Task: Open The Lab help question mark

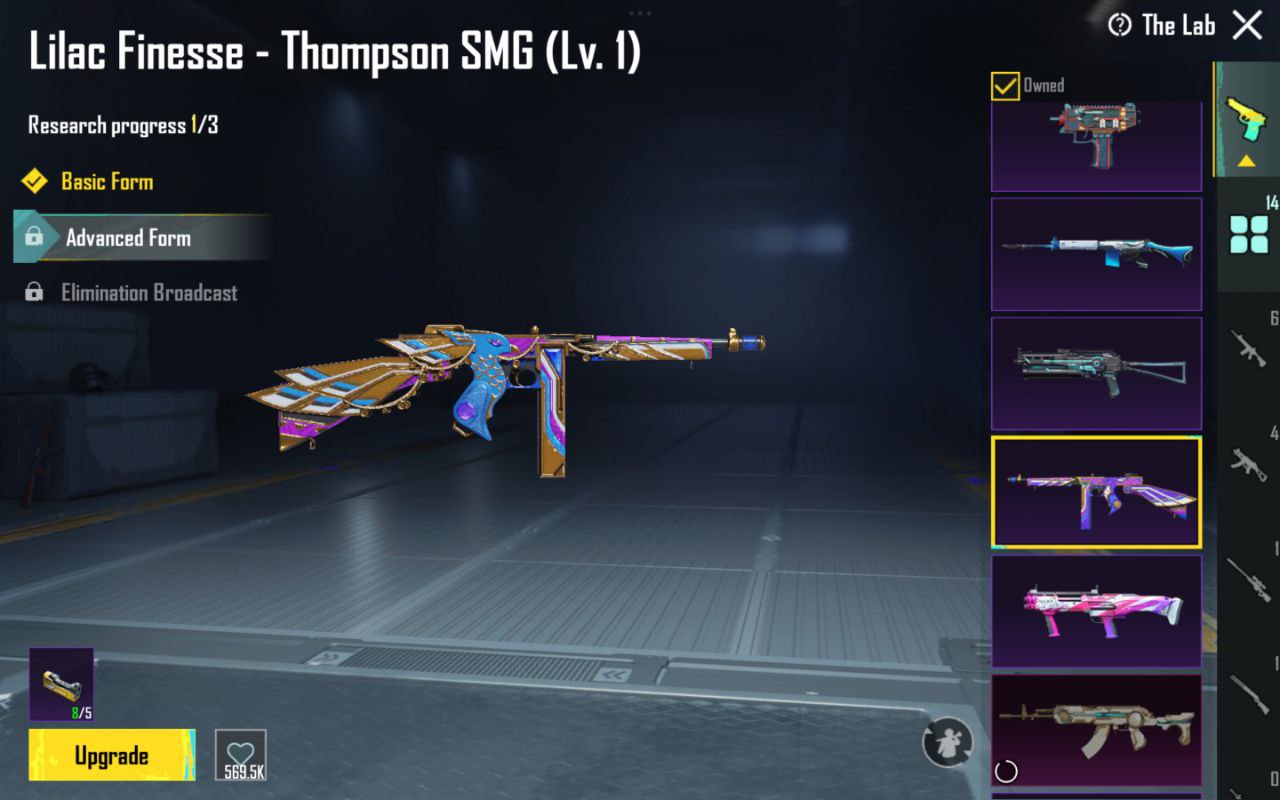Action: (x=1120, y=26)
